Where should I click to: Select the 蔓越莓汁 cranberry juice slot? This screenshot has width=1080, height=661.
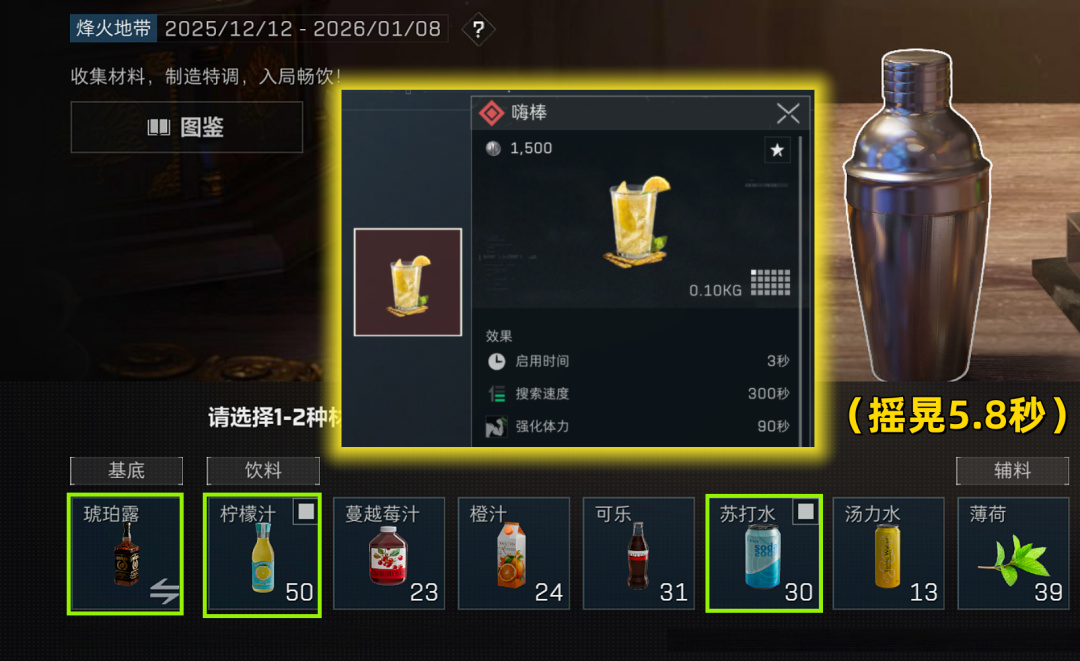pyautogui.click(x=389, y=553)
